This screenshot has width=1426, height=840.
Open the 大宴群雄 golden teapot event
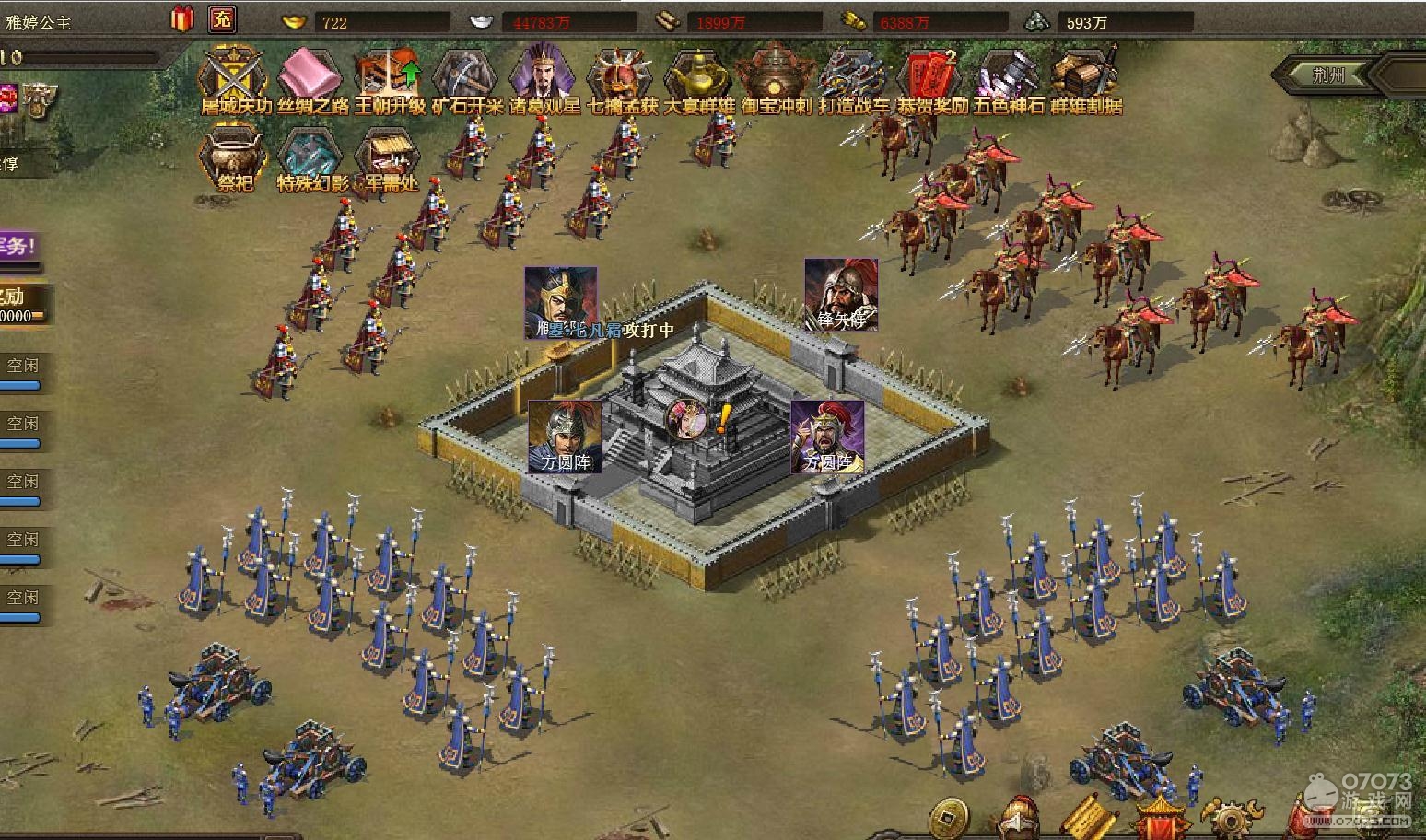(x=698, y=76)
